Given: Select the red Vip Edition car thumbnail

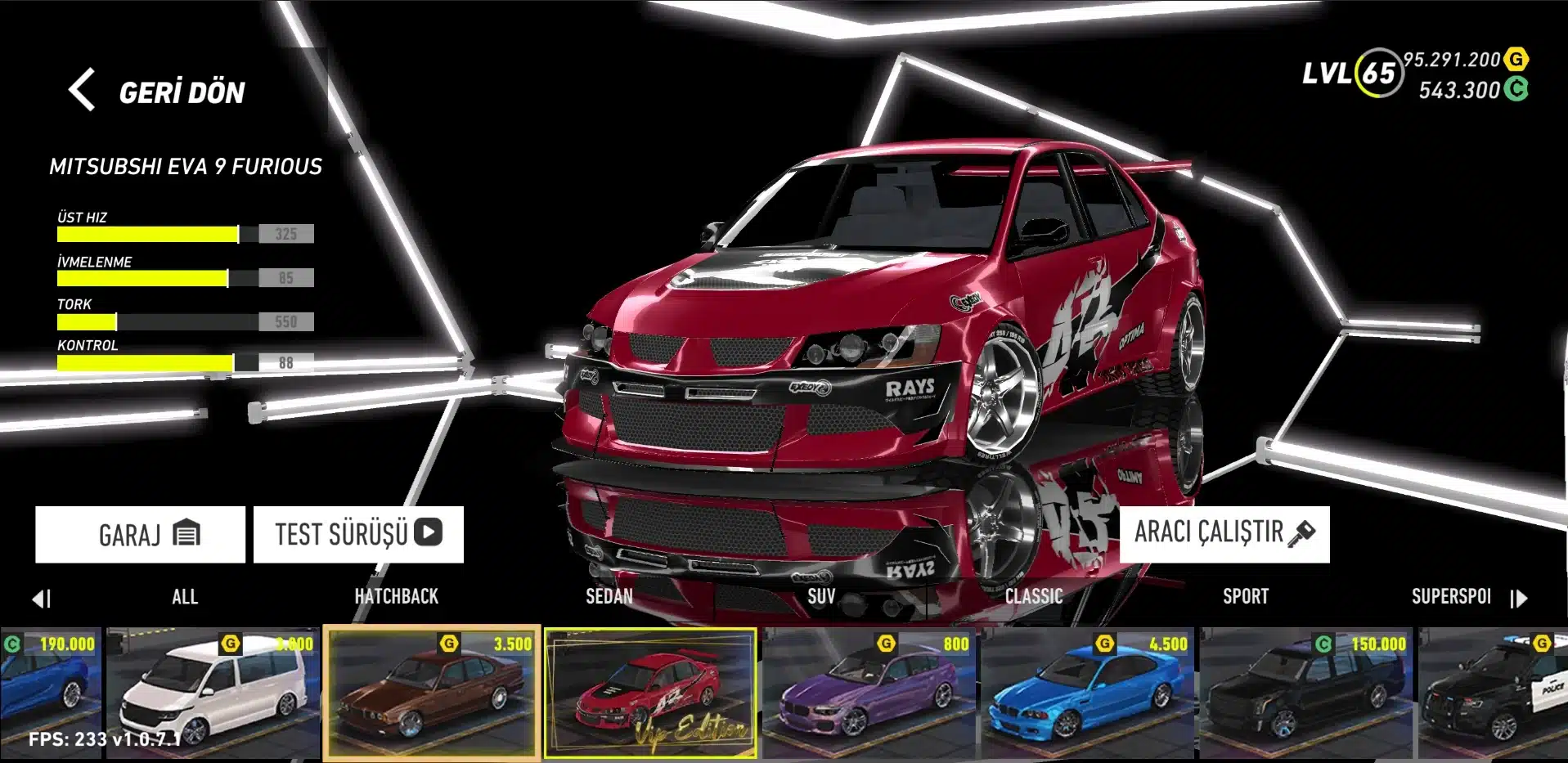Looking at the screenshot, I should (651, 693).
